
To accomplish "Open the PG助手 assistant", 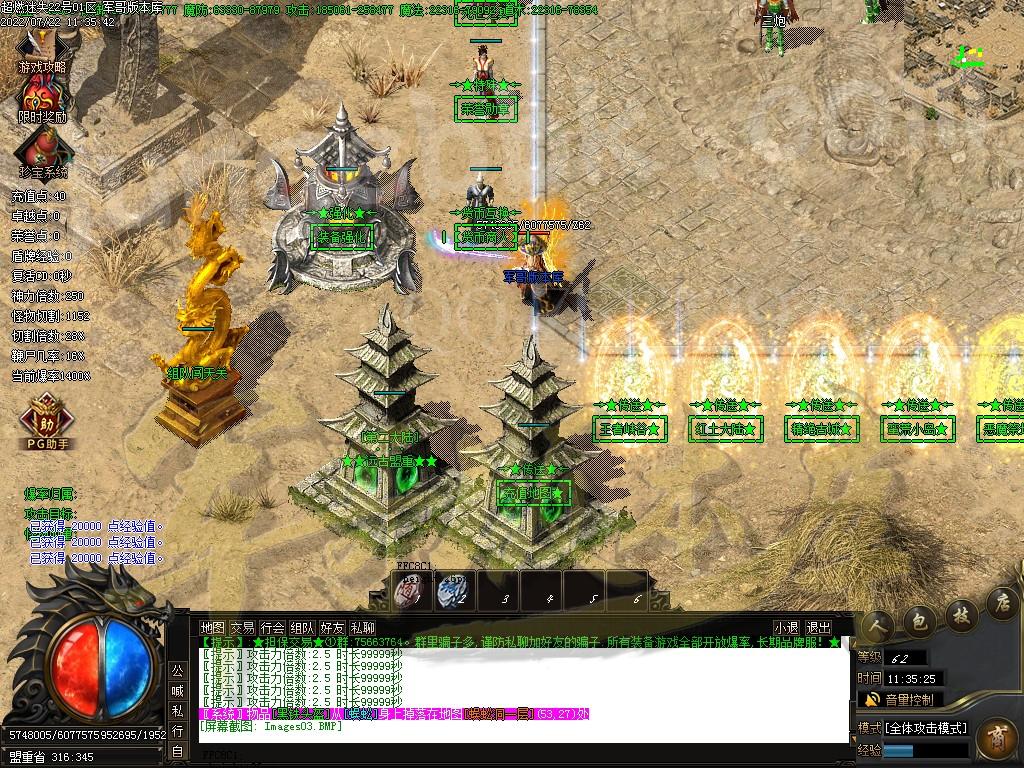I will pyautogui.click(x=45, y=420).
